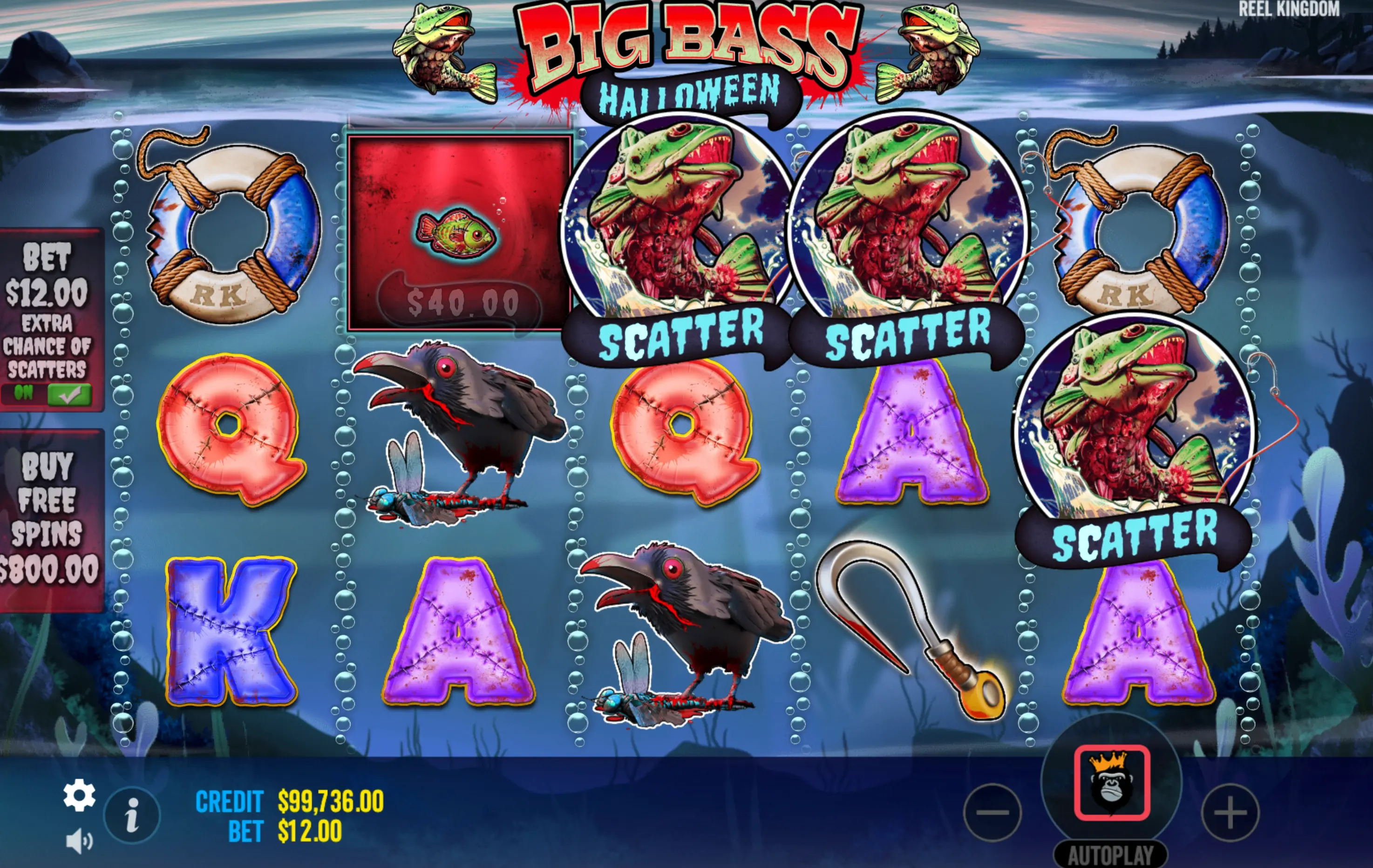Mute the sound speaker icon

click(79, 841)
